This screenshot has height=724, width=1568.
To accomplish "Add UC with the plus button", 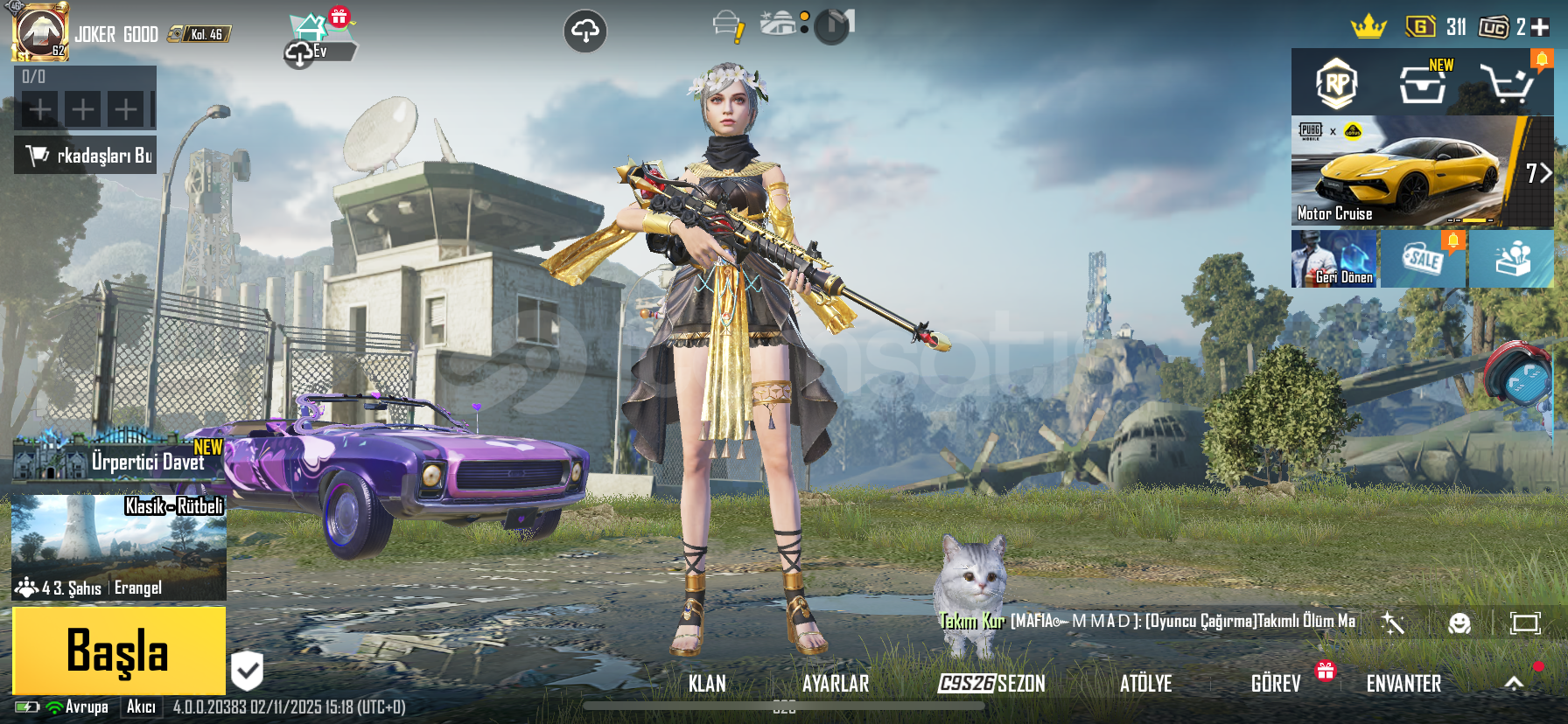I will (x=1541, y=28).
